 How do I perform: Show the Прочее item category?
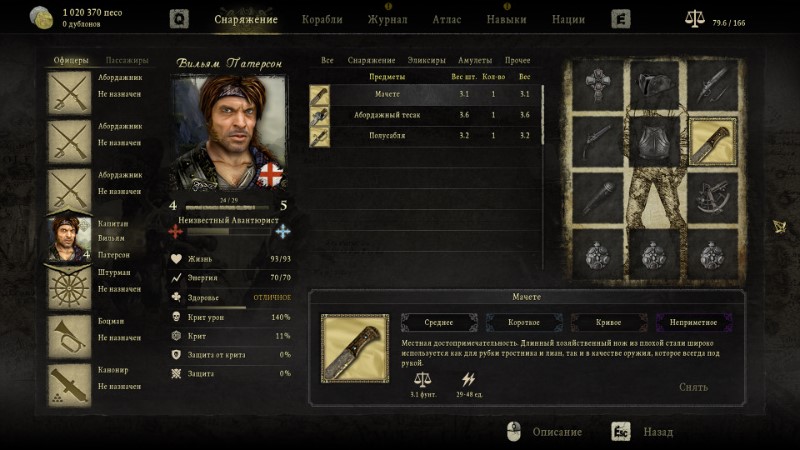(518, 61)
